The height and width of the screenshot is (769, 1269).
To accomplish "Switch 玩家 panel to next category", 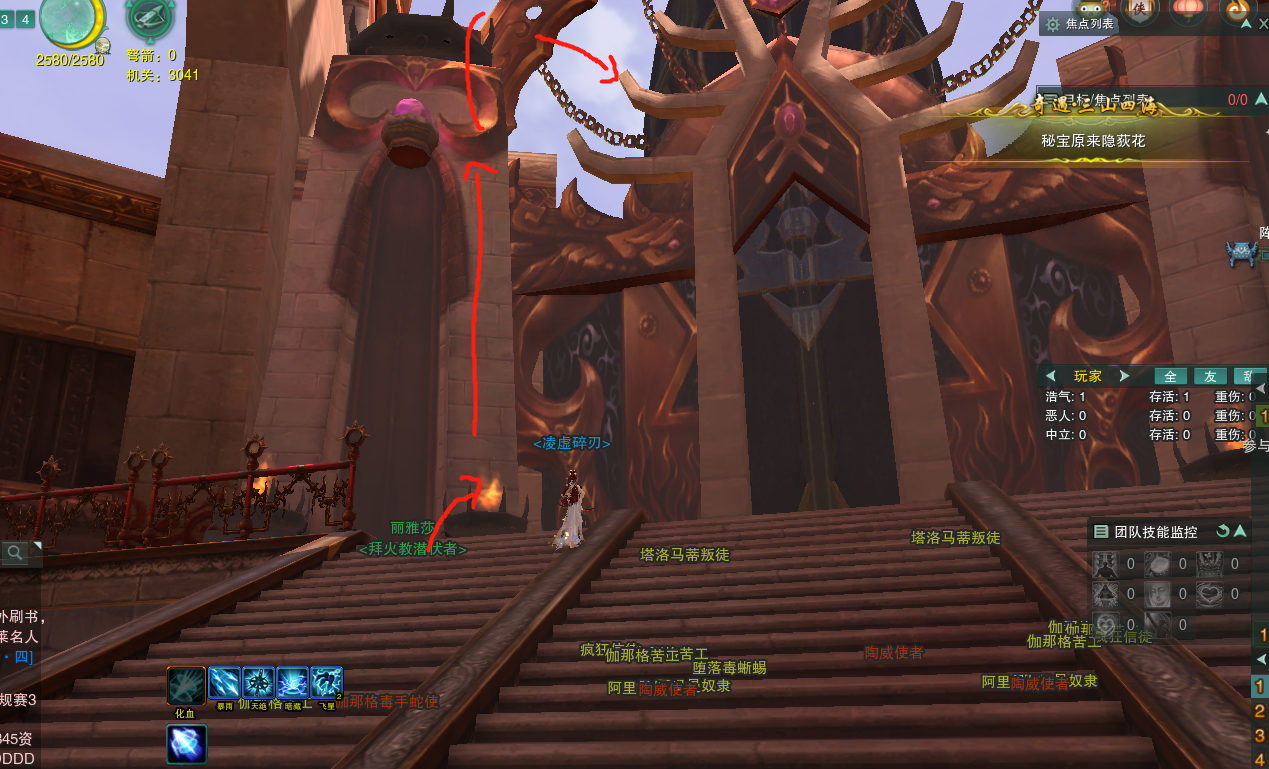I will coord(1124,376).
